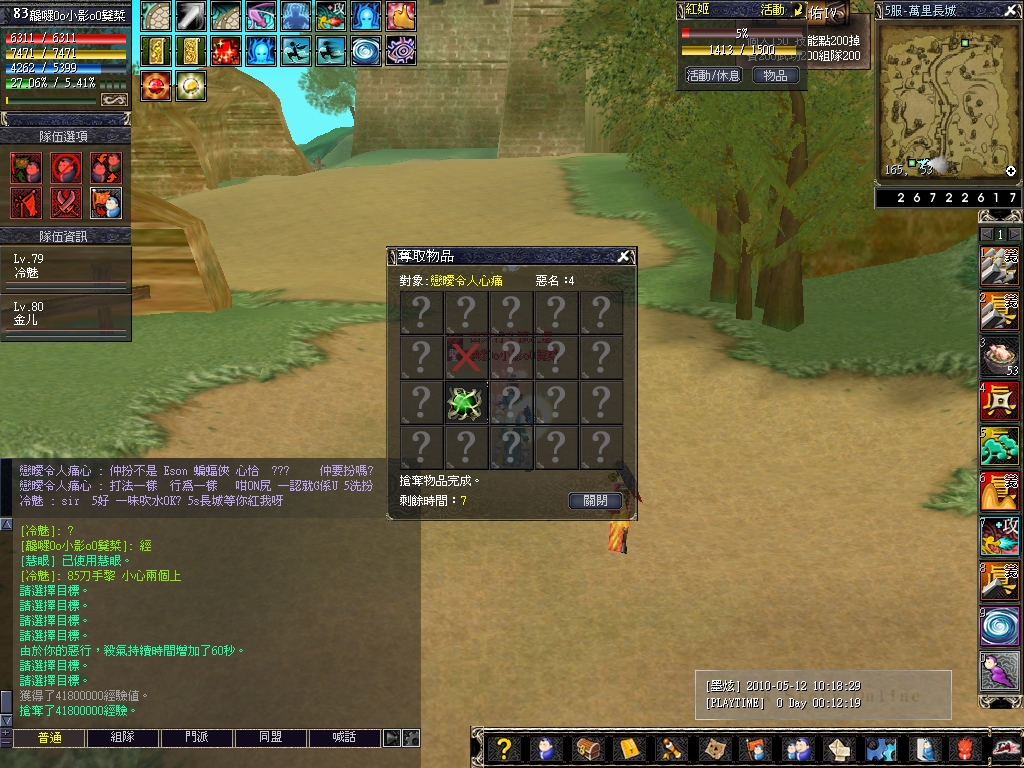The width and height of the screenshot is (1024, 768).
Task: Close the 萬里長城 minimap panel
Action: tap(1011, 9)
